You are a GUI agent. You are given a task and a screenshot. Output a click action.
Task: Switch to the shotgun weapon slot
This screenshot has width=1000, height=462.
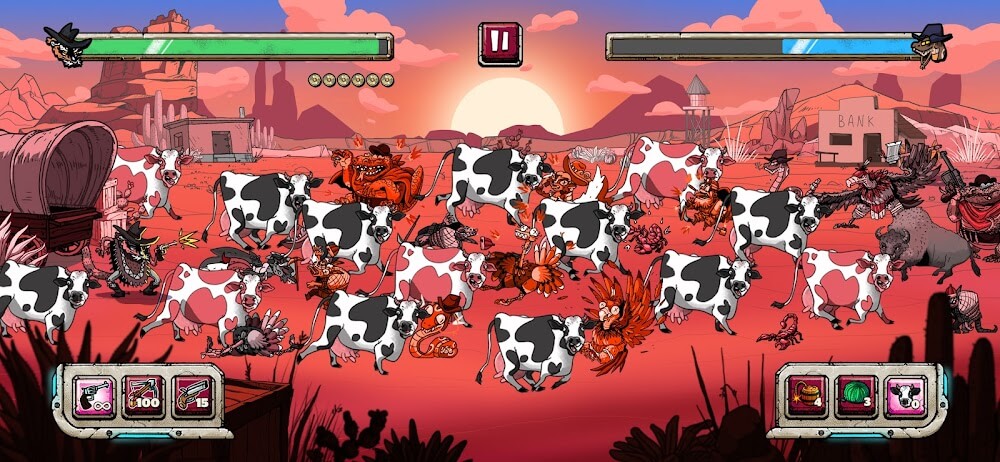193,396
